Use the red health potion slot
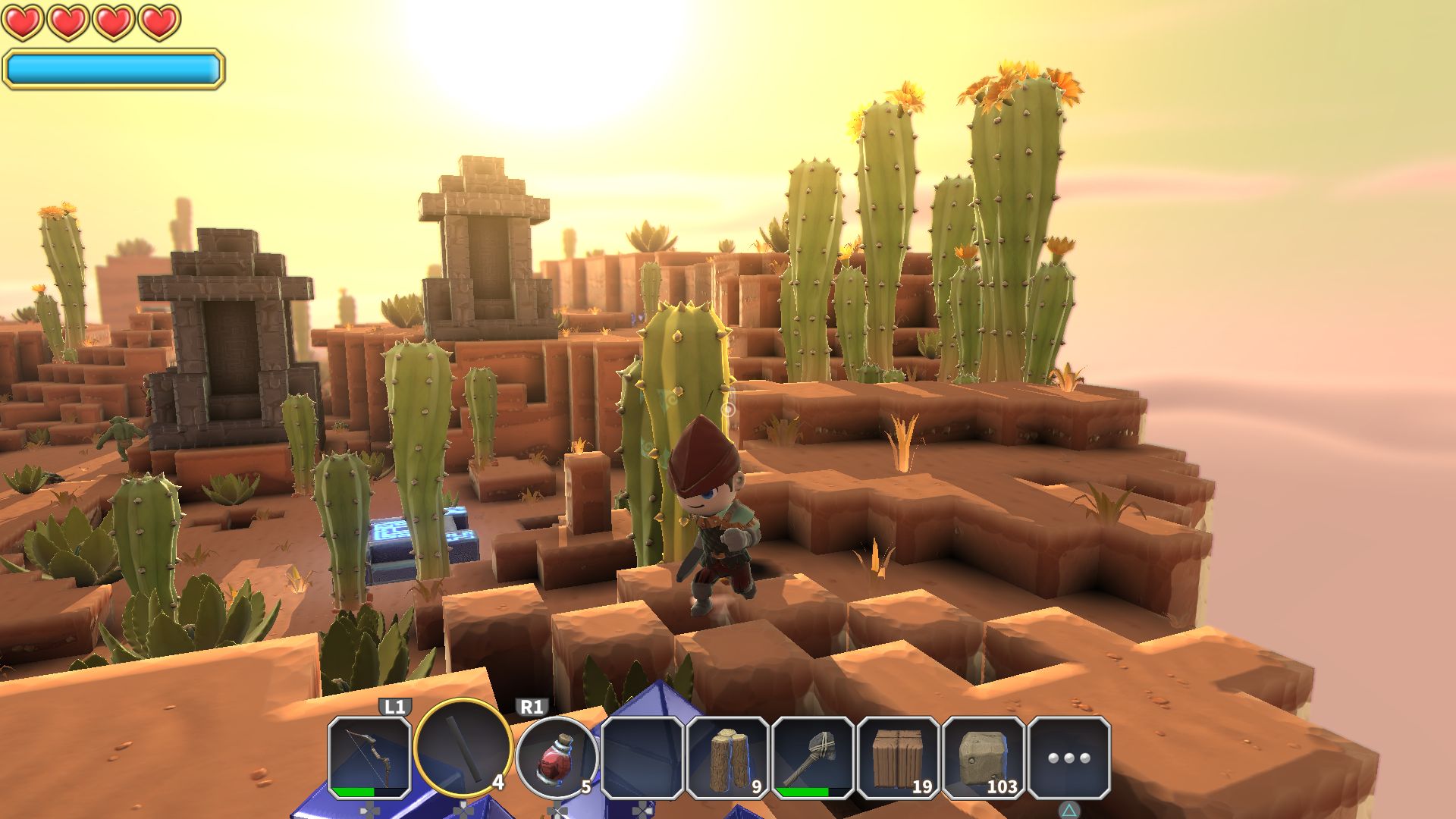This screenshot has width=1456, height=819. coord(556,758)
